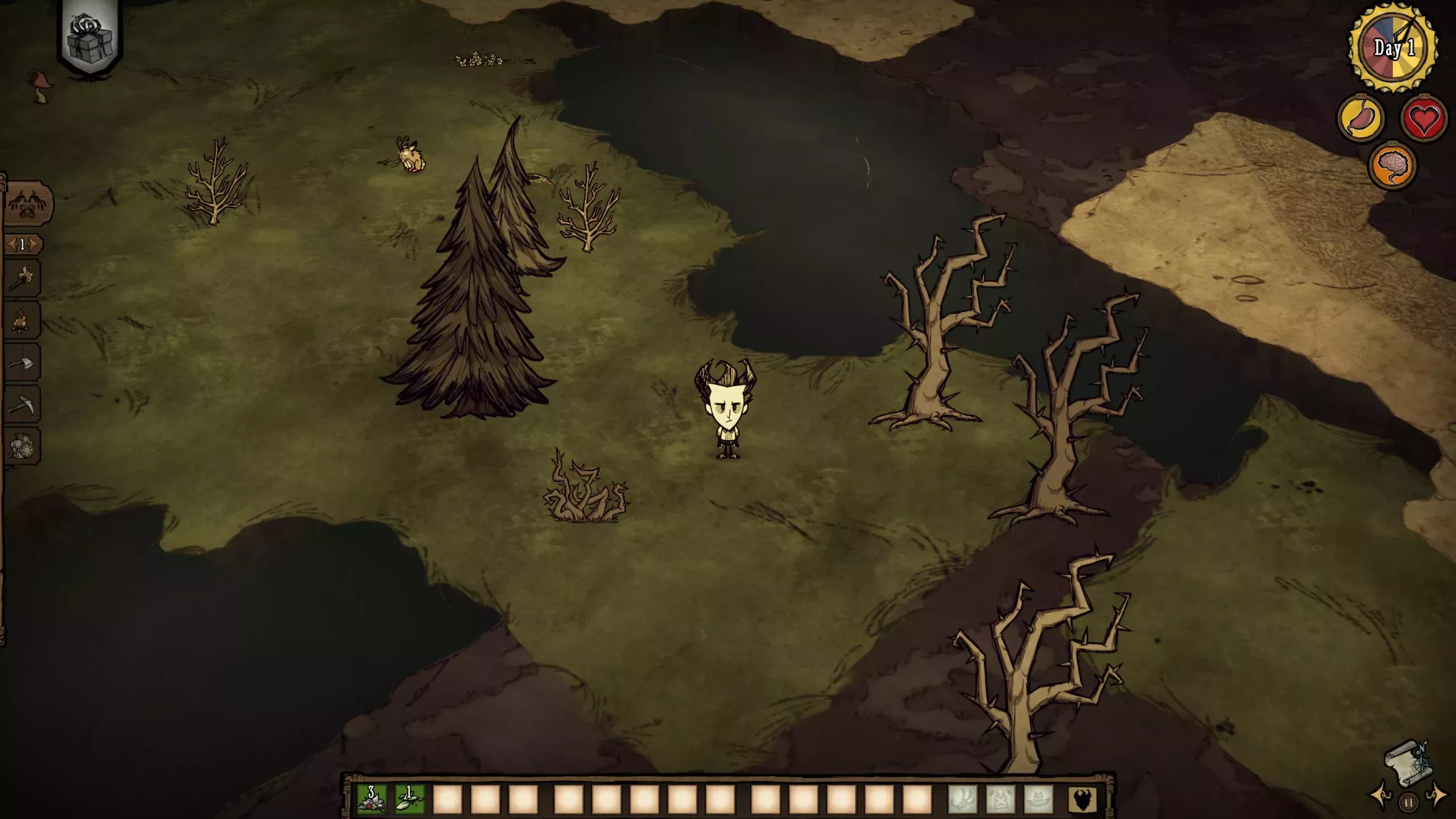Screen dimensions: 1456x819
Task: Go to the next crafting page arrow
Action: click(34, 245)
